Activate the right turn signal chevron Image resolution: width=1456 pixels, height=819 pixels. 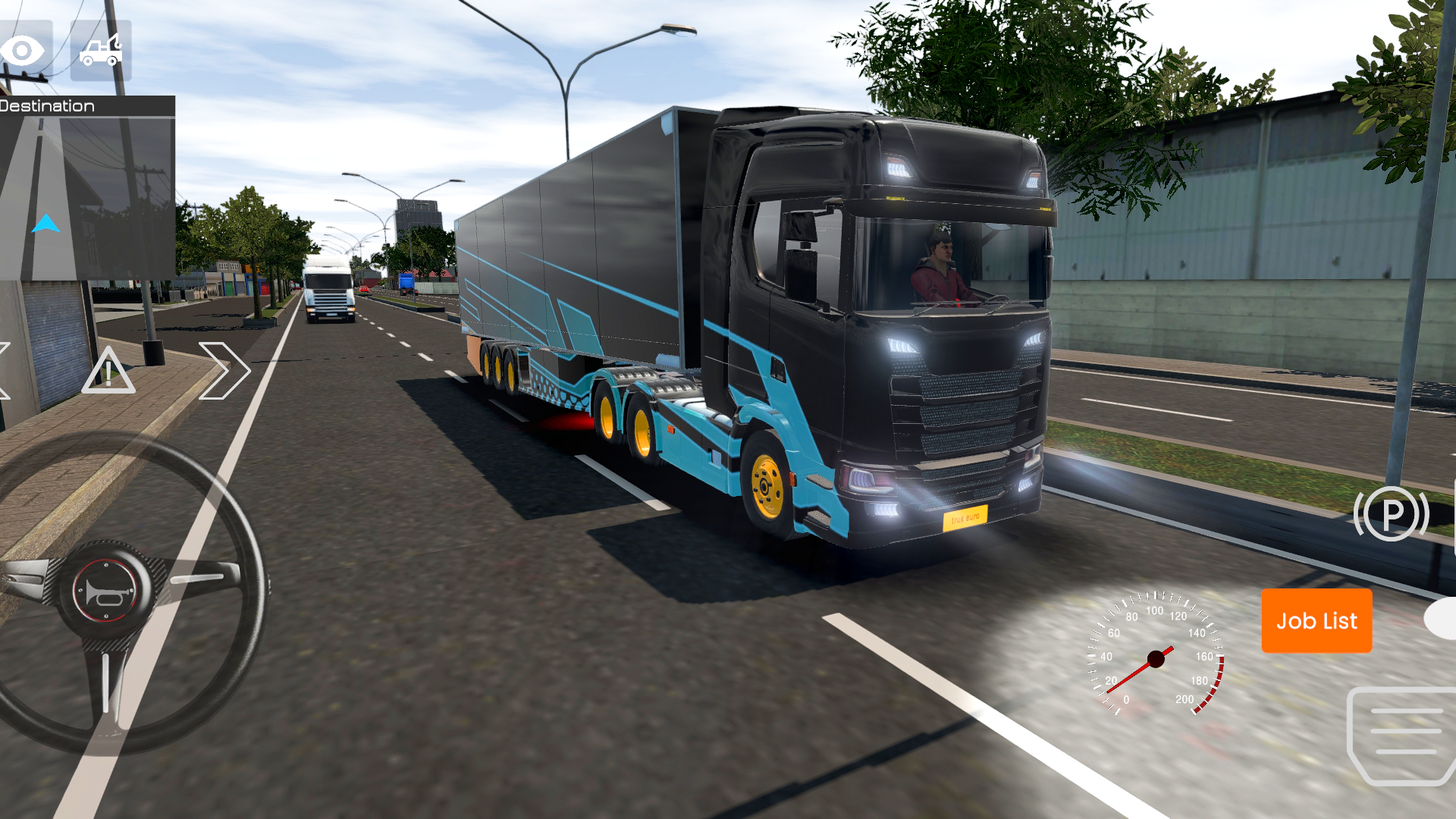(224, 369)
